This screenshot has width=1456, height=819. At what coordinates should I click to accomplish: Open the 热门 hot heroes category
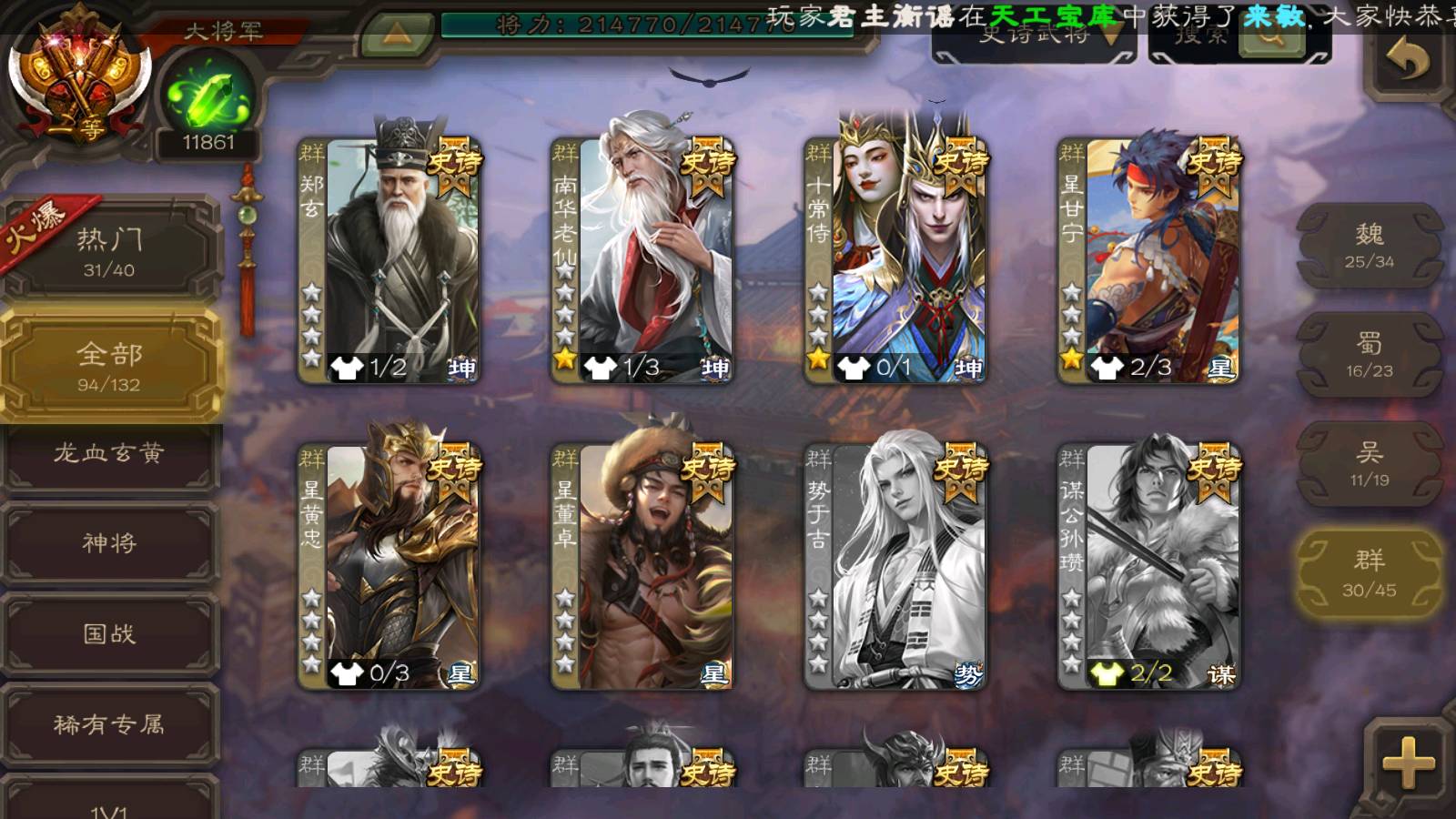[x=109, y=251]
